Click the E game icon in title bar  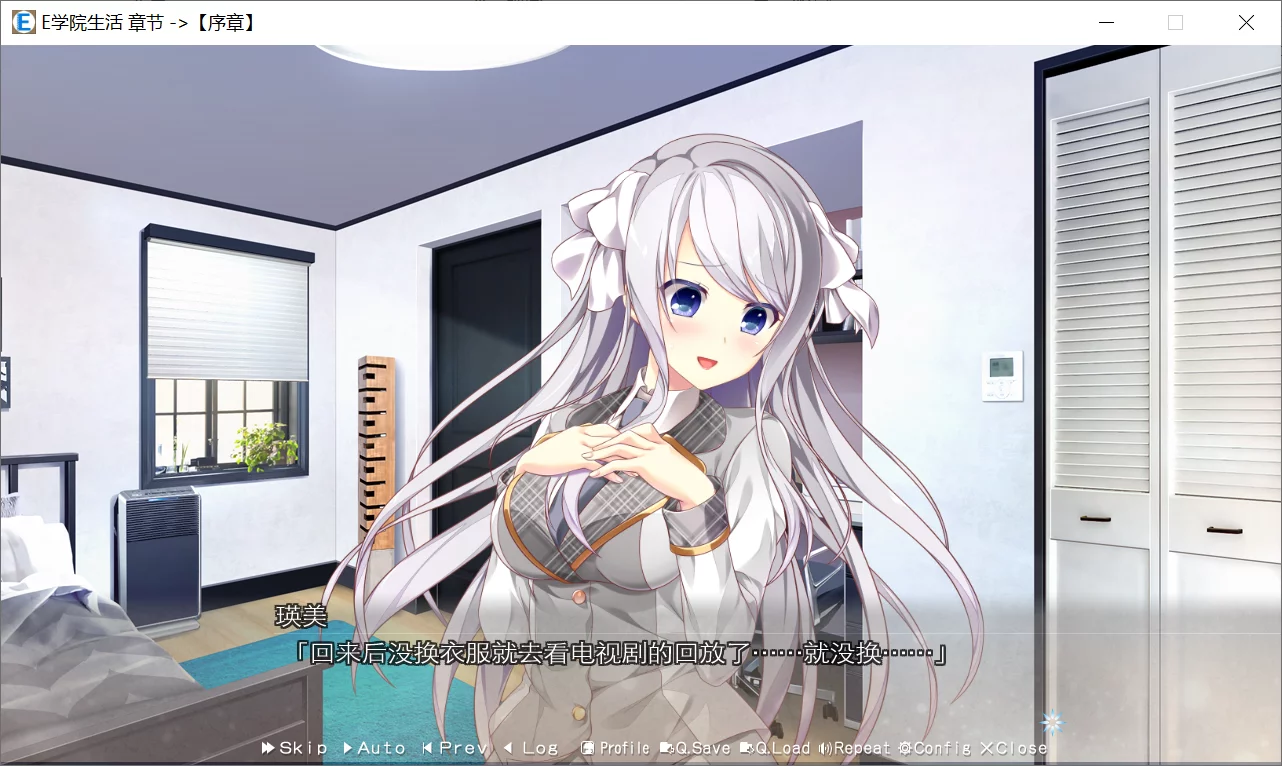pos(22,22)
